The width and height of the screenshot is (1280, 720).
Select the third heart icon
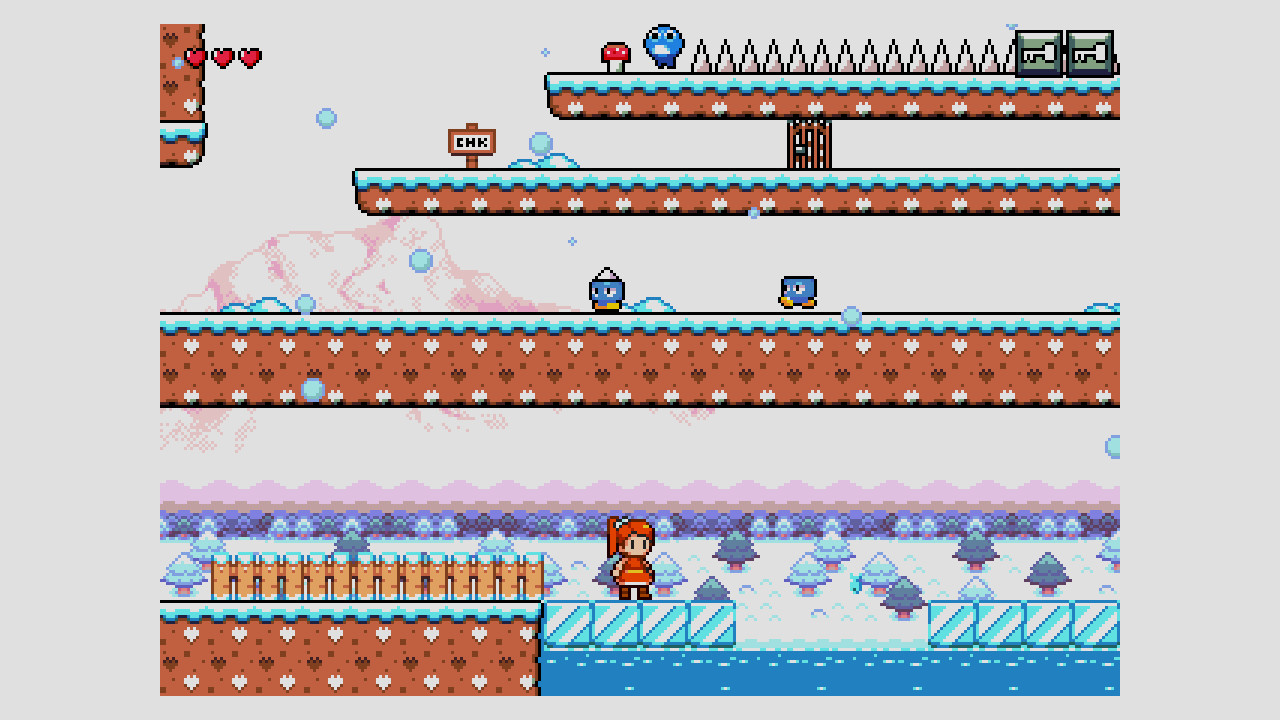point(249,57)
